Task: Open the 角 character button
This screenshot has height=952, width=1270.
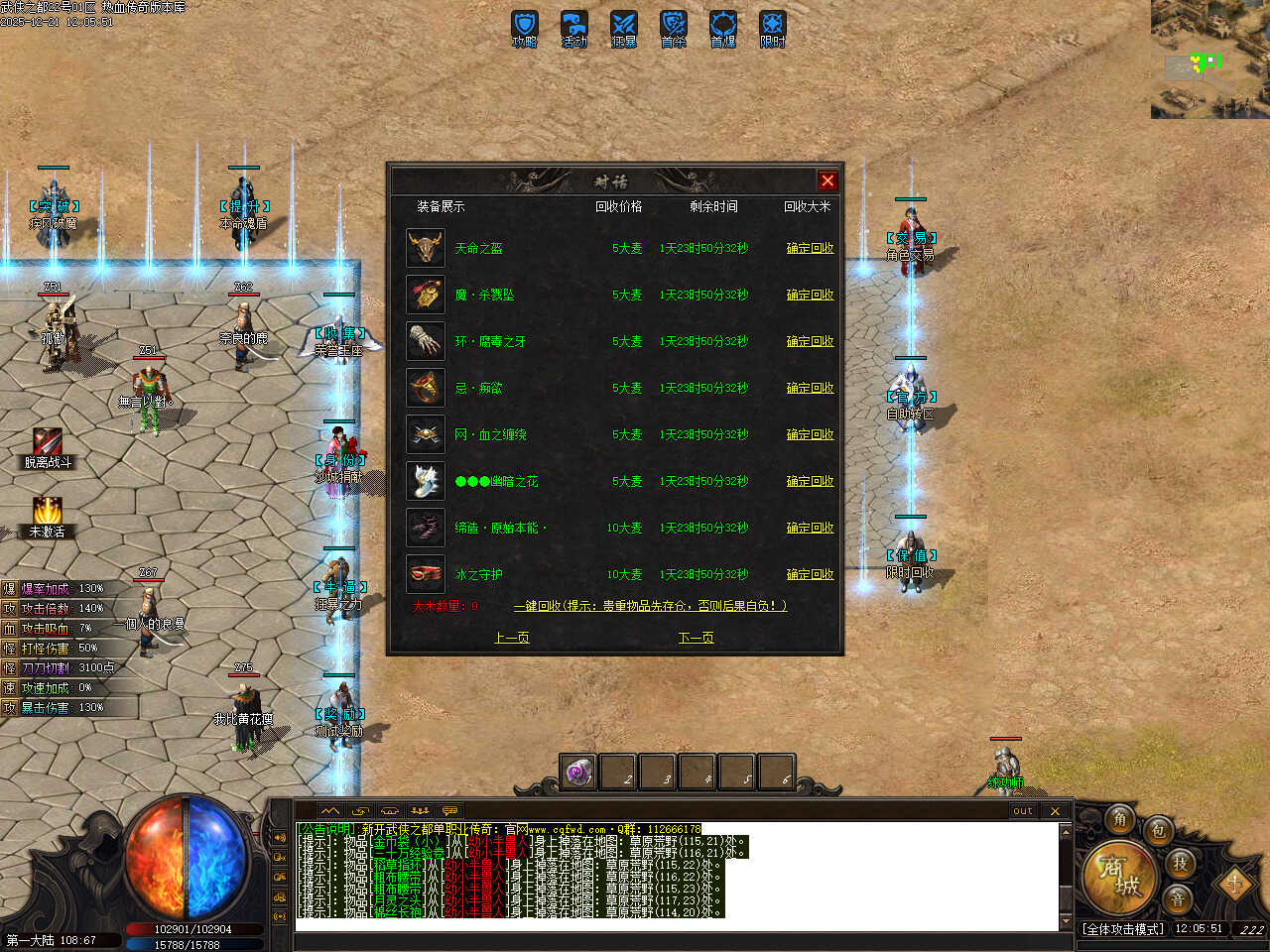Action: point(1120,818)
